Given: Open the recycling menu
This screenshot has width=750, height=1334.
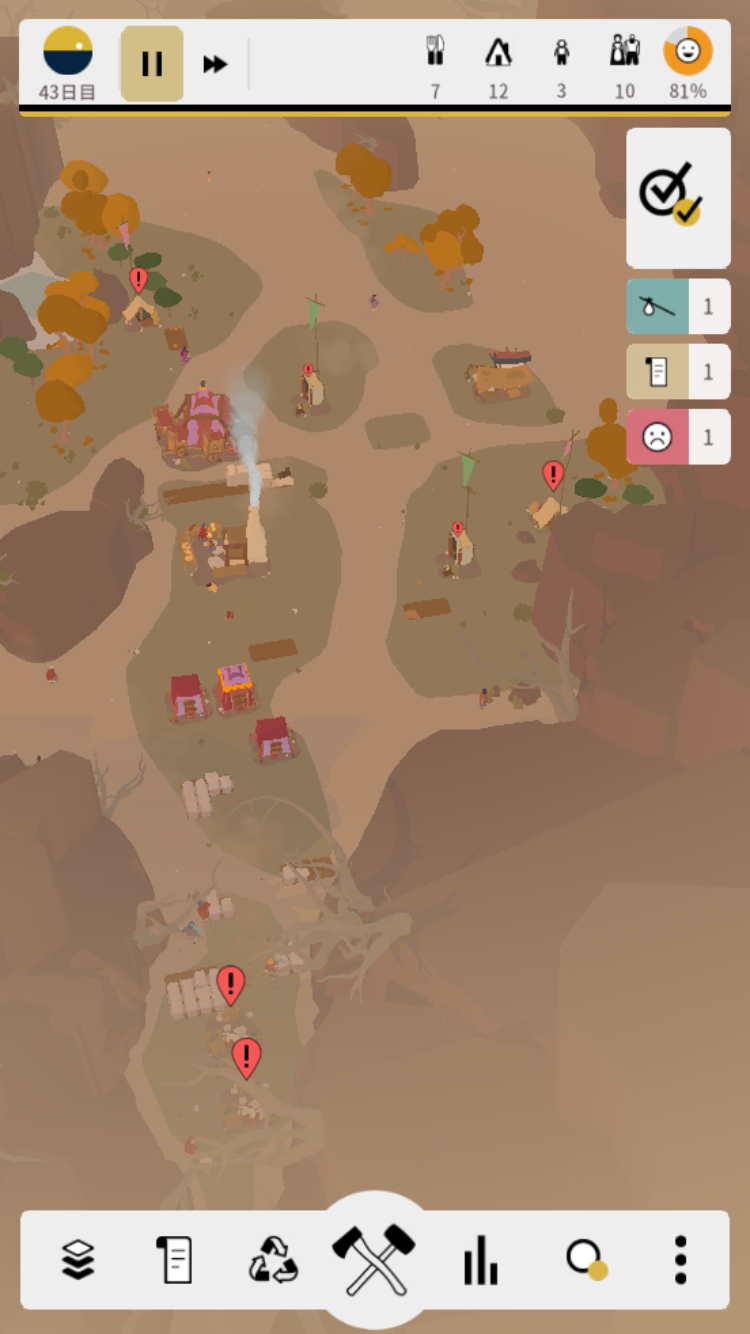Looking at the screenshot, I should tap(273, 1259).
